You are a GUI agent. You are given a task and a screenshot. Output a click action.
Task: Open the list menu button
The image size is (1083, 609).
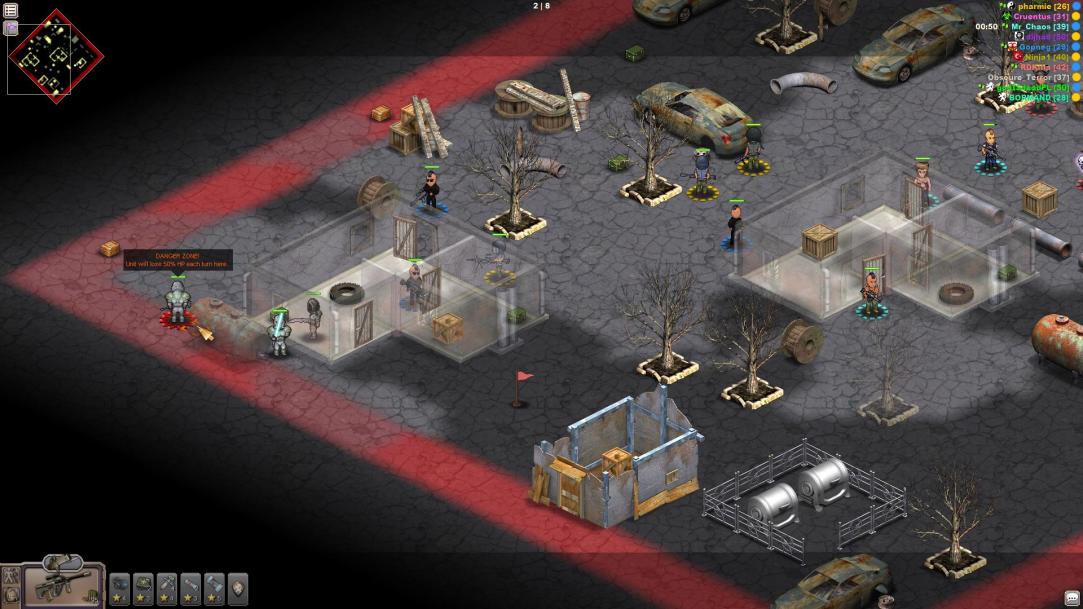point(11,10)
